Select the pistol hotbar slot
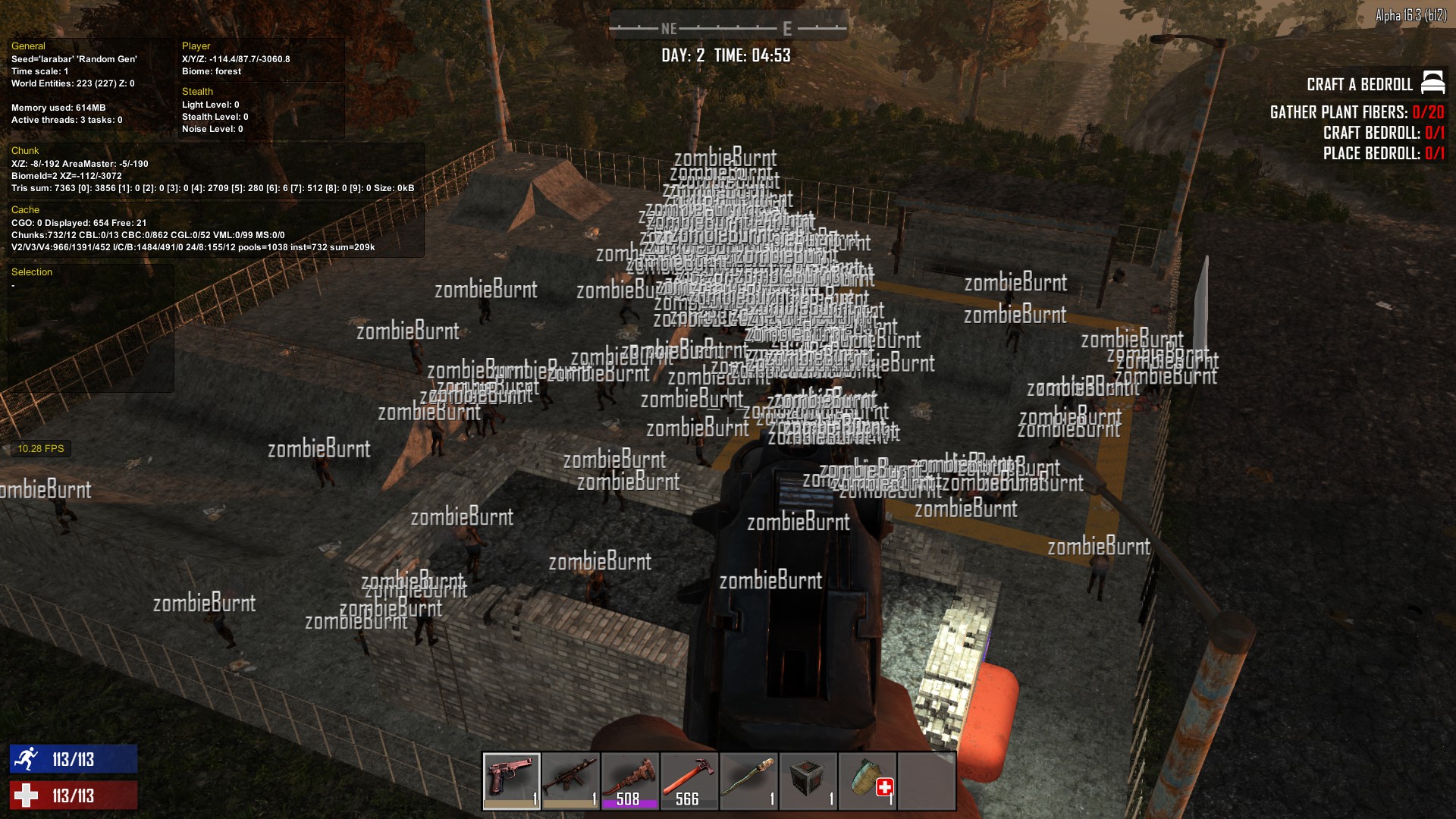This screenshot has height=819, width=1456. (511, 780)
